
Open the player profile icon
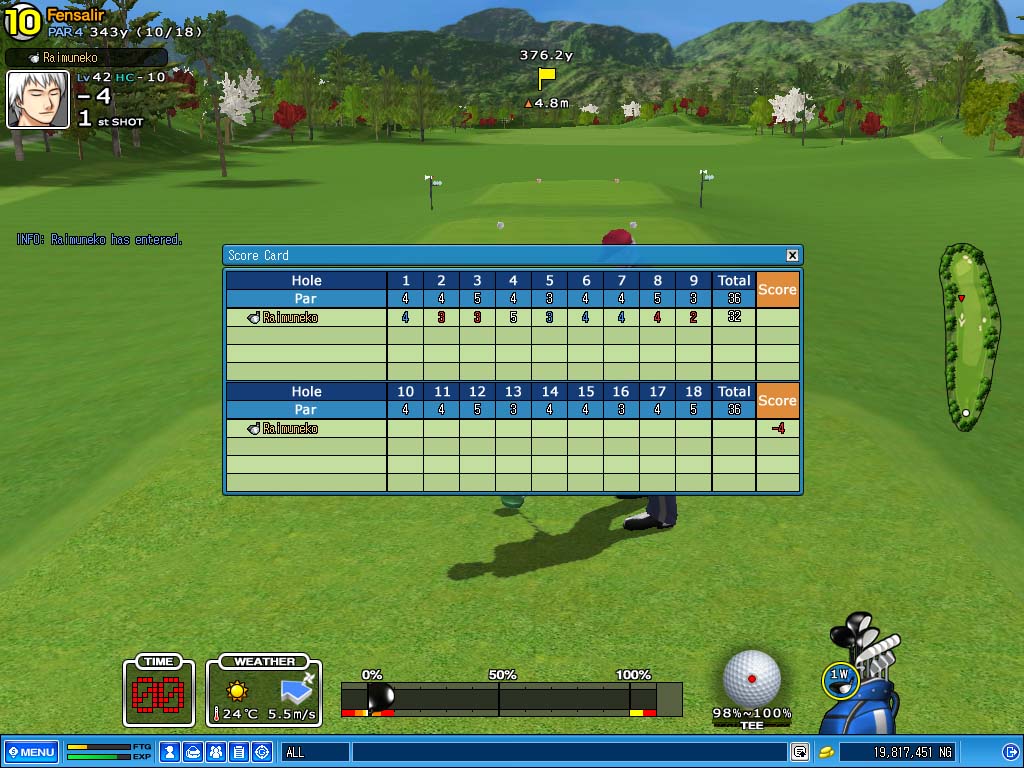click(170, 752)
